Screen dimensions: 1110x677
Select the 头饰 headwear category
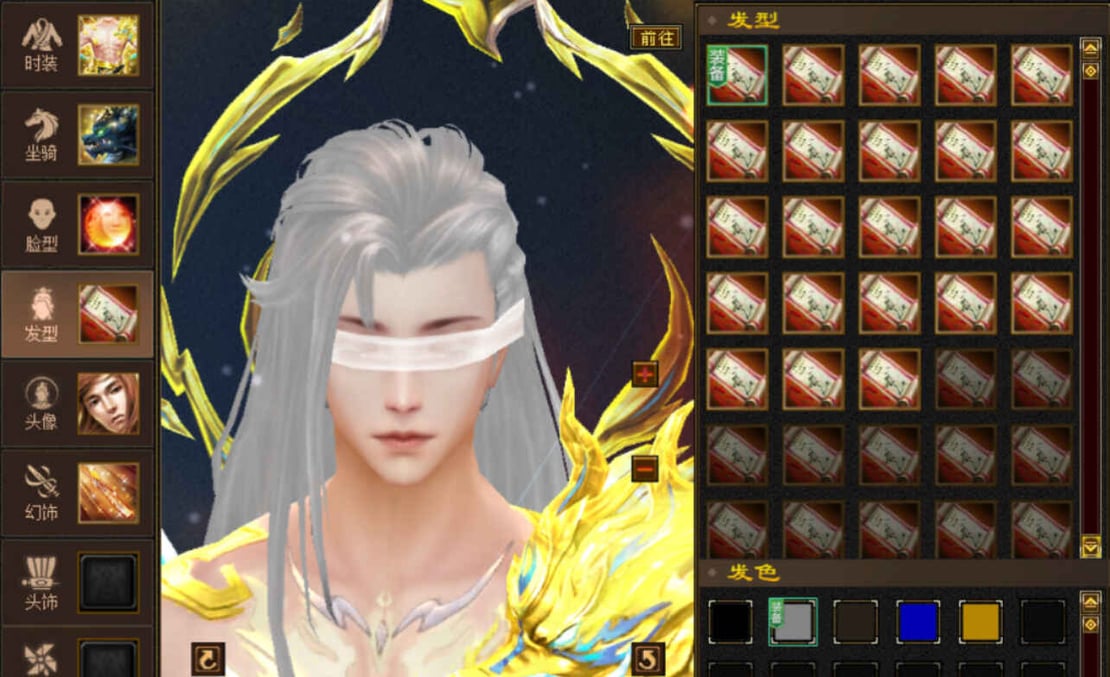[x=77, y=583]
